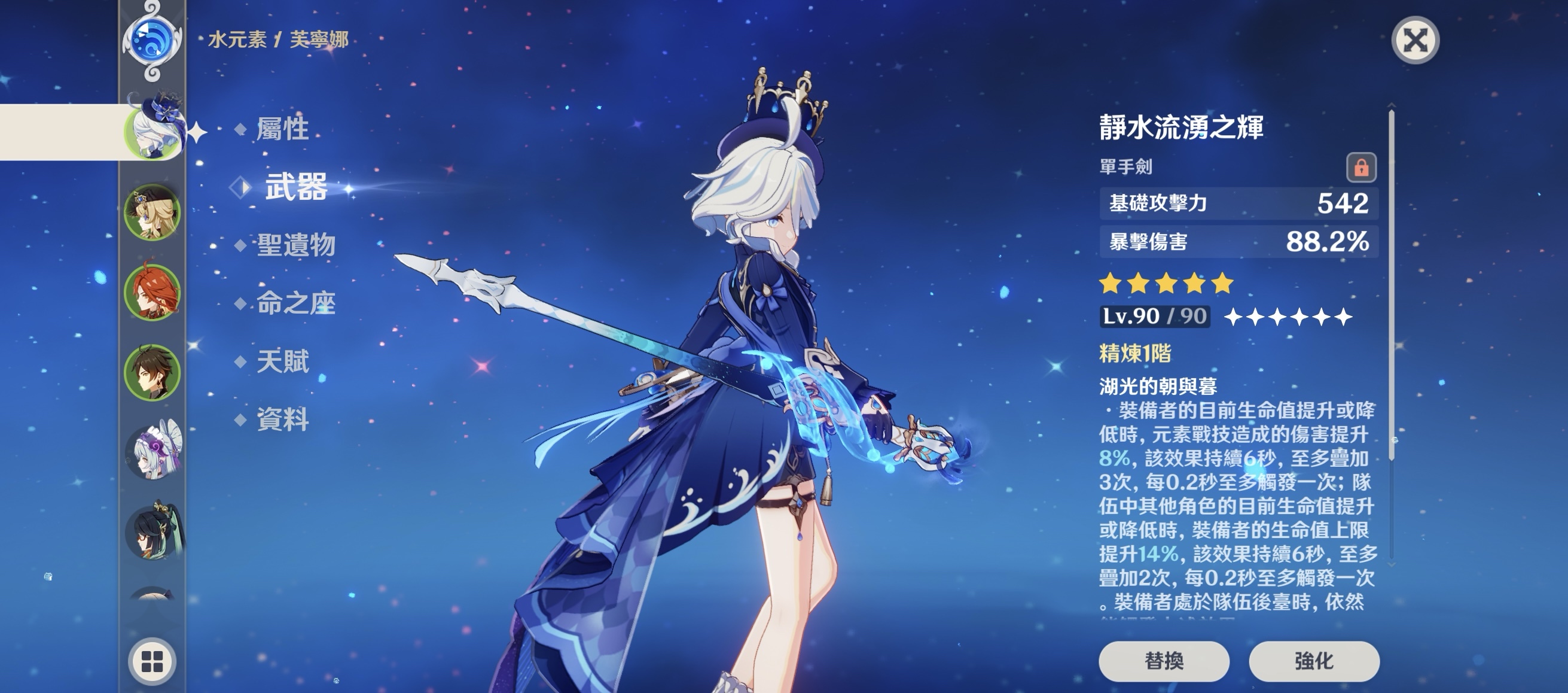Select the silver-haired maid character portrait
The height and width of the screenshot is (693, 1568).
153,452
